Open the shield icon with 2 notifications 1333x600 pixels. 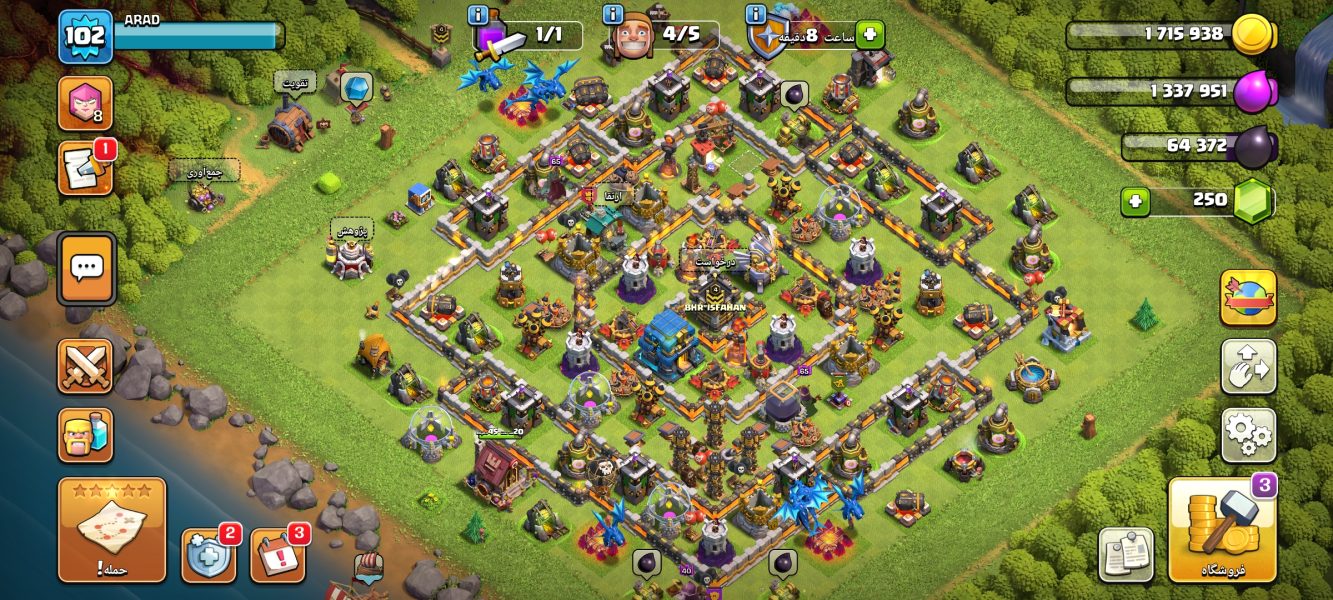[208, 555]
